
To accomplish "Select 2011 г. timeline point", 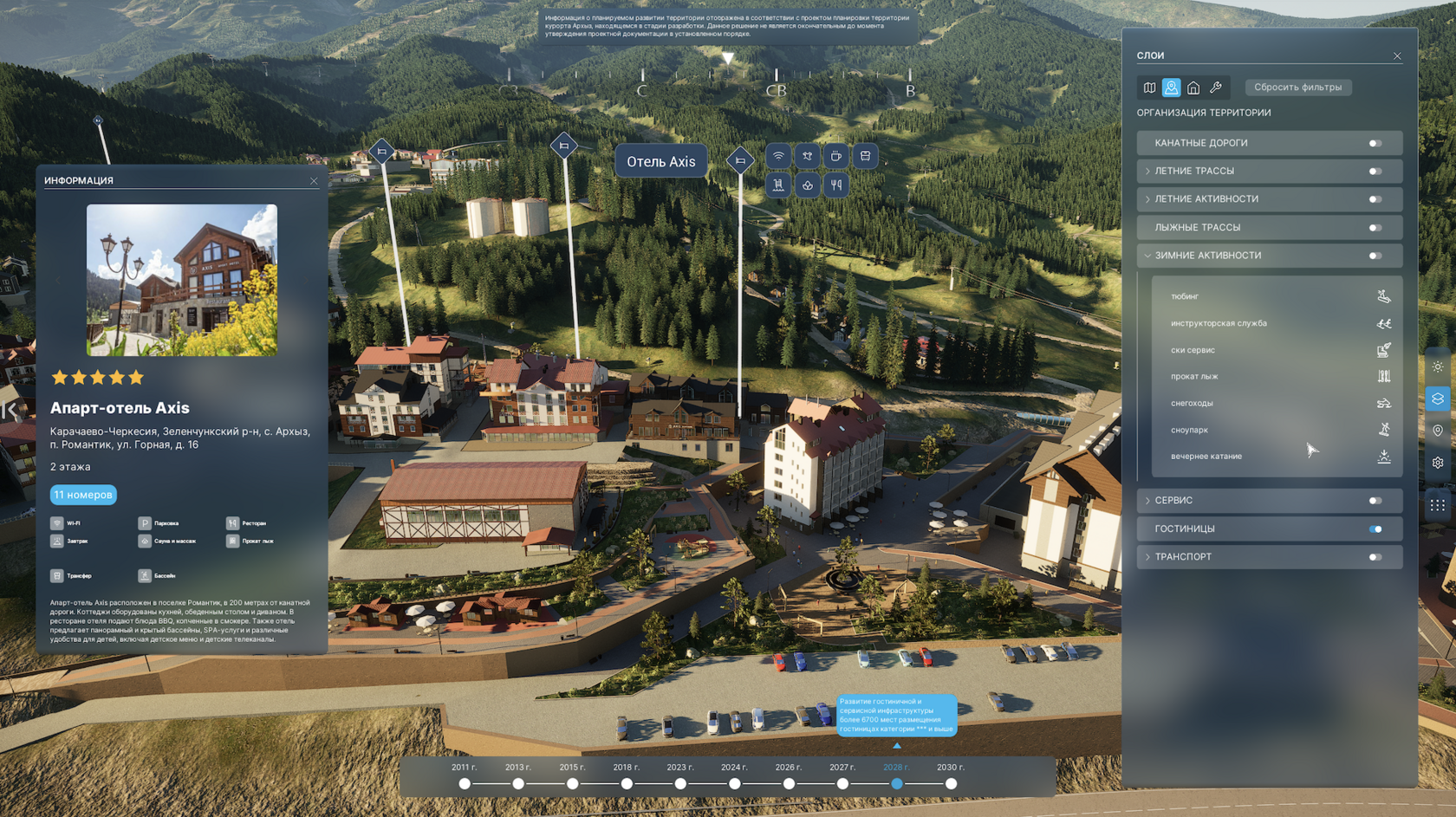I will pos(465,783).
